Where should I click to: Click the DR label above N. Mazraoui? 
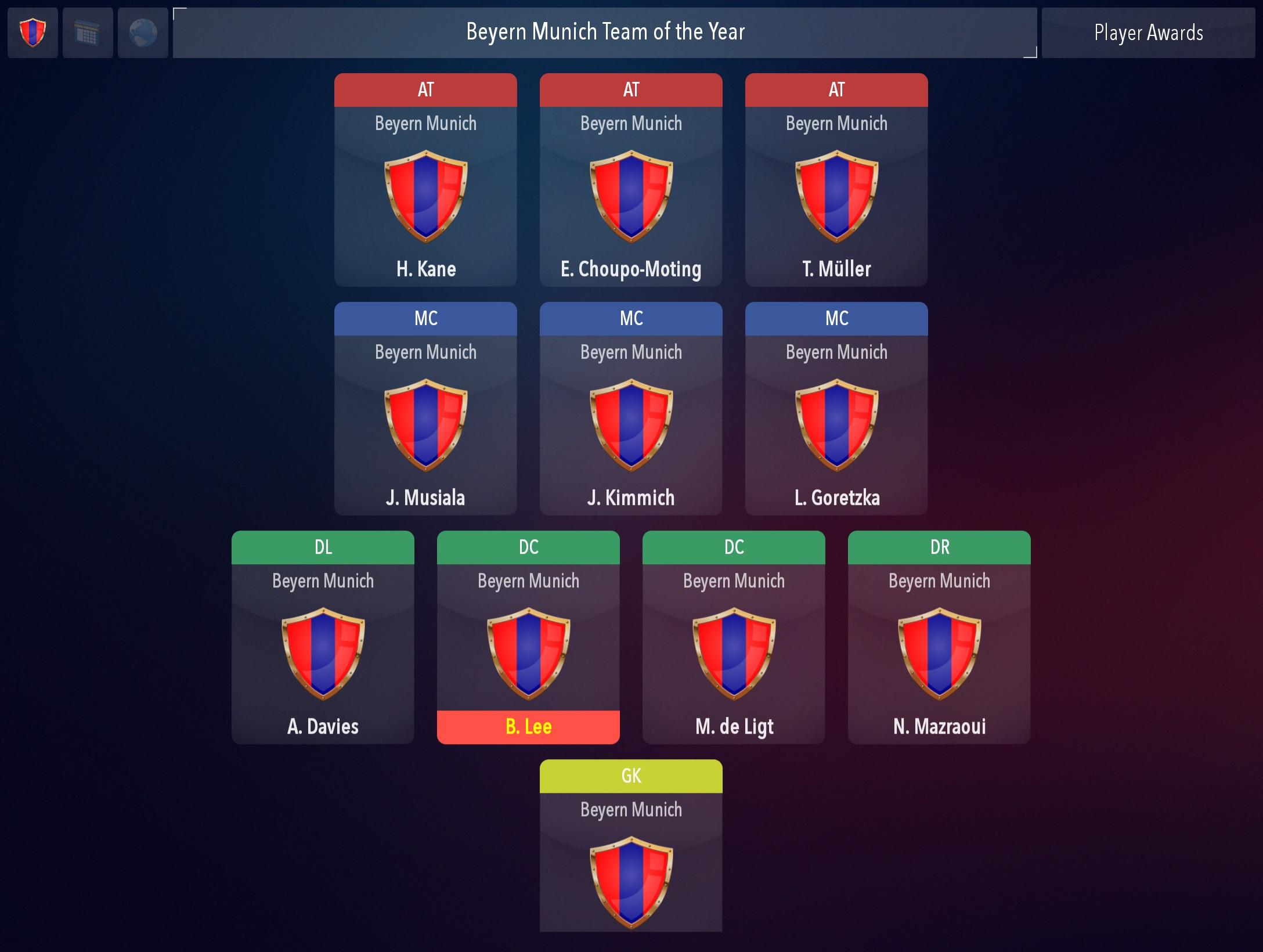tap(939, 547)
